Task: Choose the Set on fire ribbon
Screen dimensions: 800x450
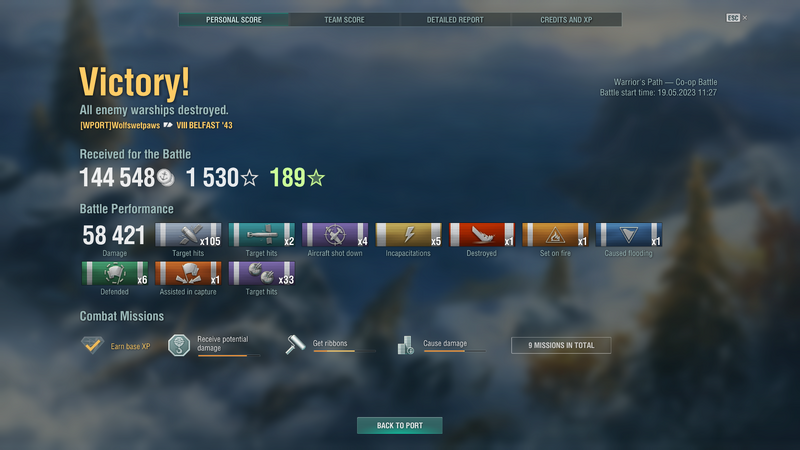Action: tap(555, 235)
